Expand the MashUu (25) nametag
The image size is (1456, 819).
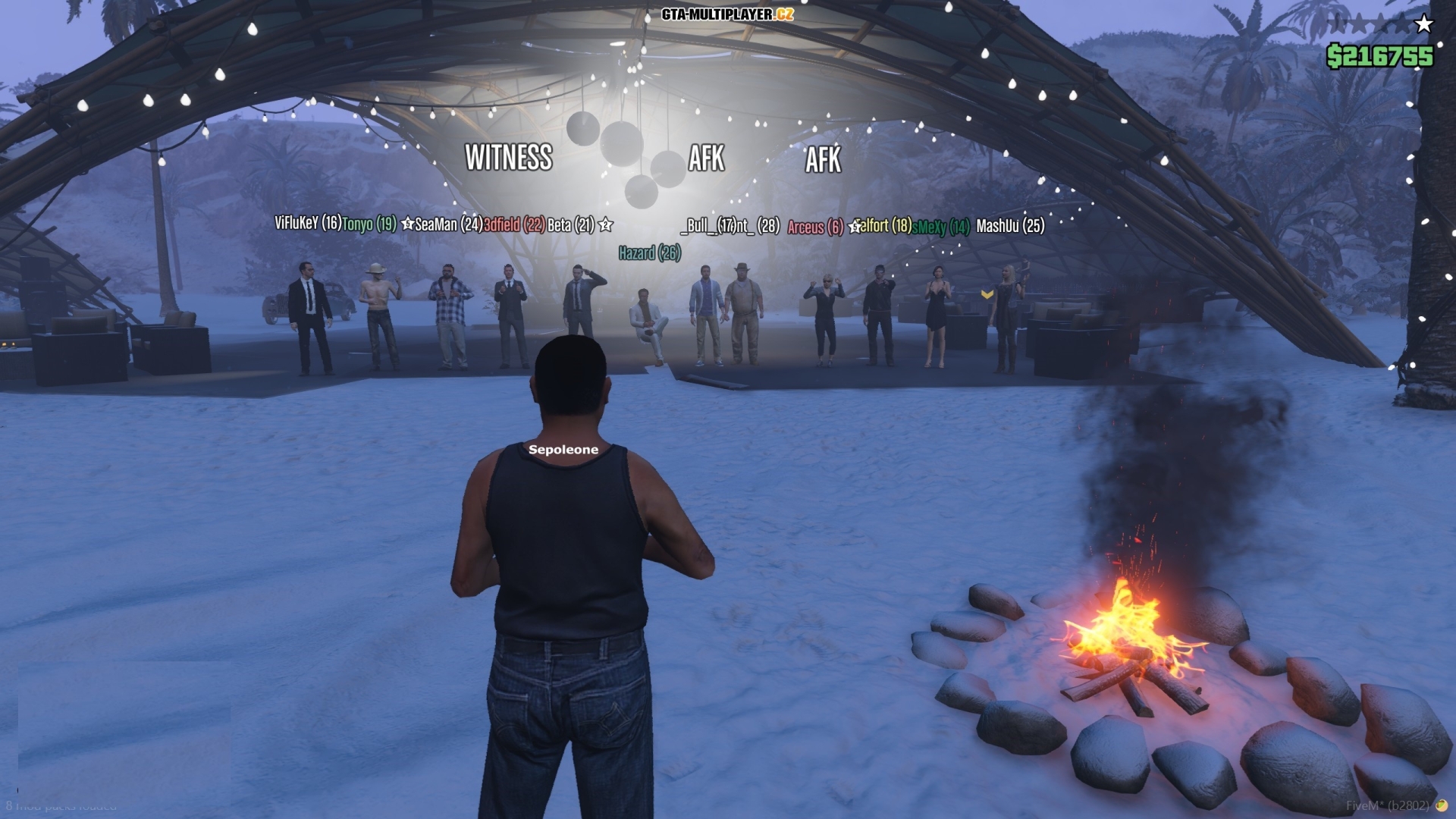(x=1010, y=225)
